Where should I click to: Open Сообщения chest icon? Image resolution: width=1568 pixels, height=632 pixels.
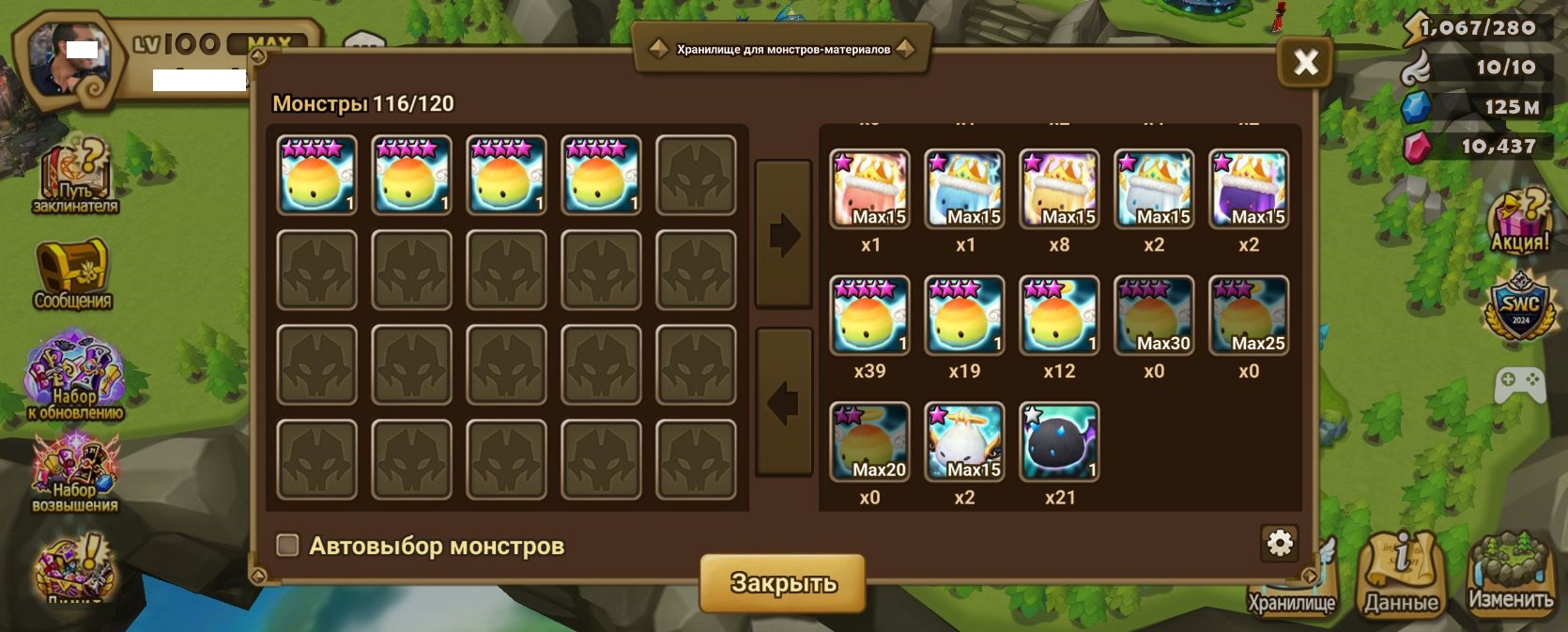point(72,273)
